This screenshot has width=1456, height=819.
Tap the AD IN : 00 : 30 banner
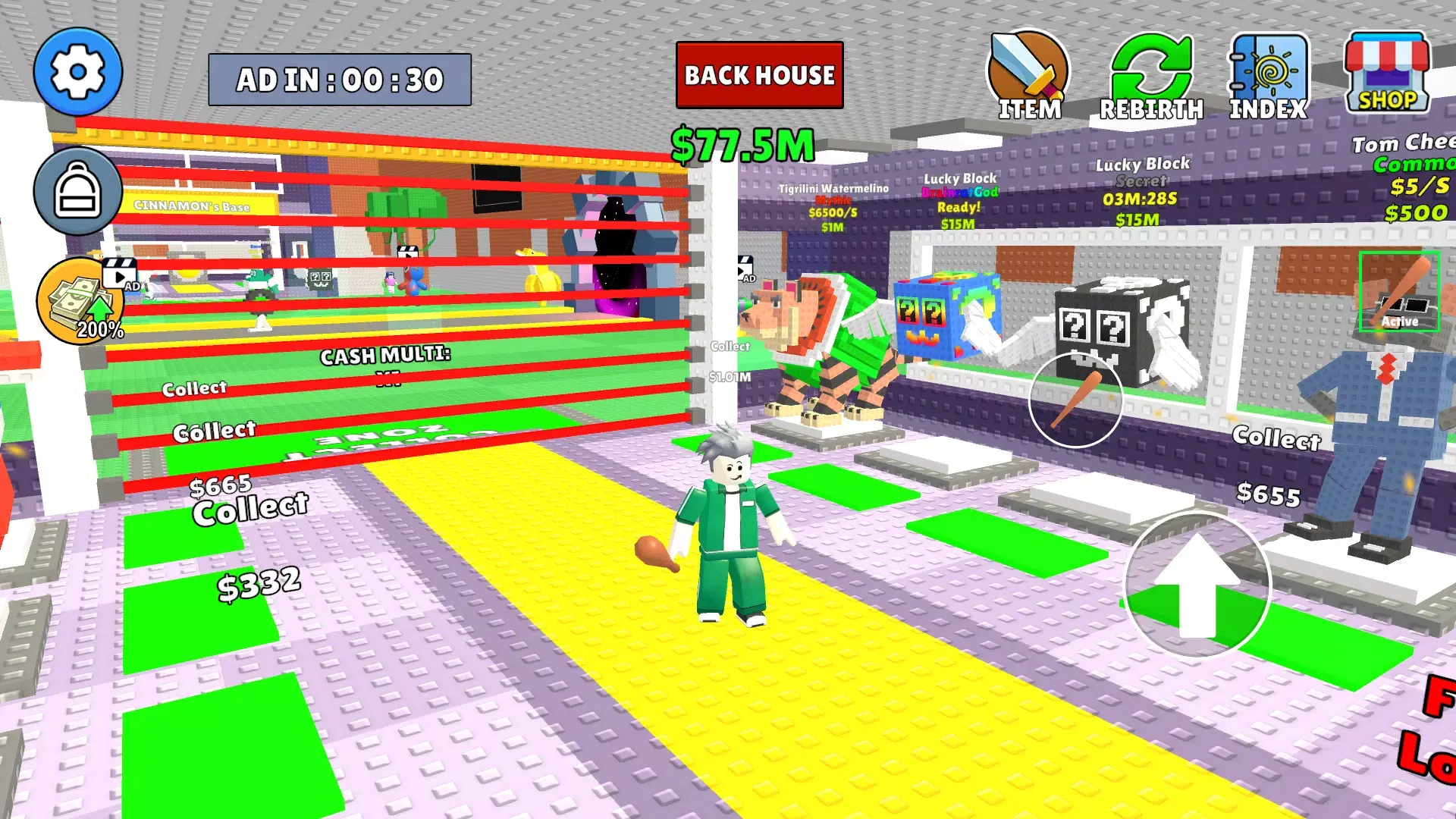(x=338, y=77)
